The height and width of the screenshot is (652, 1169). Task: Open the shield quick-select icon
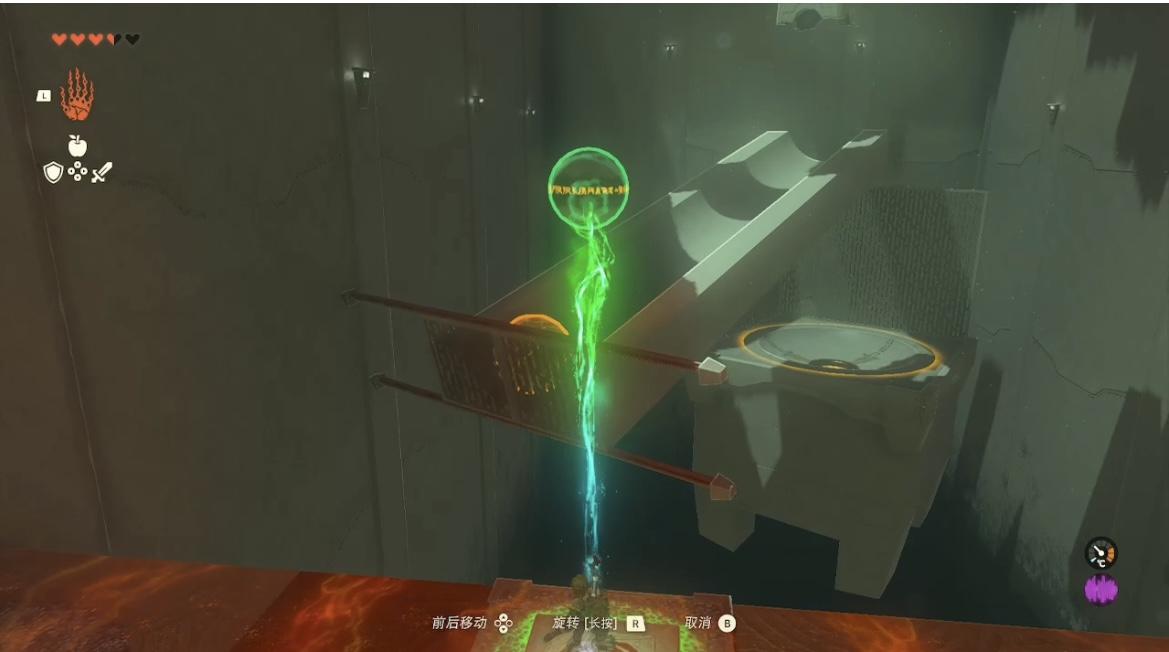click(x=53, y=173)
